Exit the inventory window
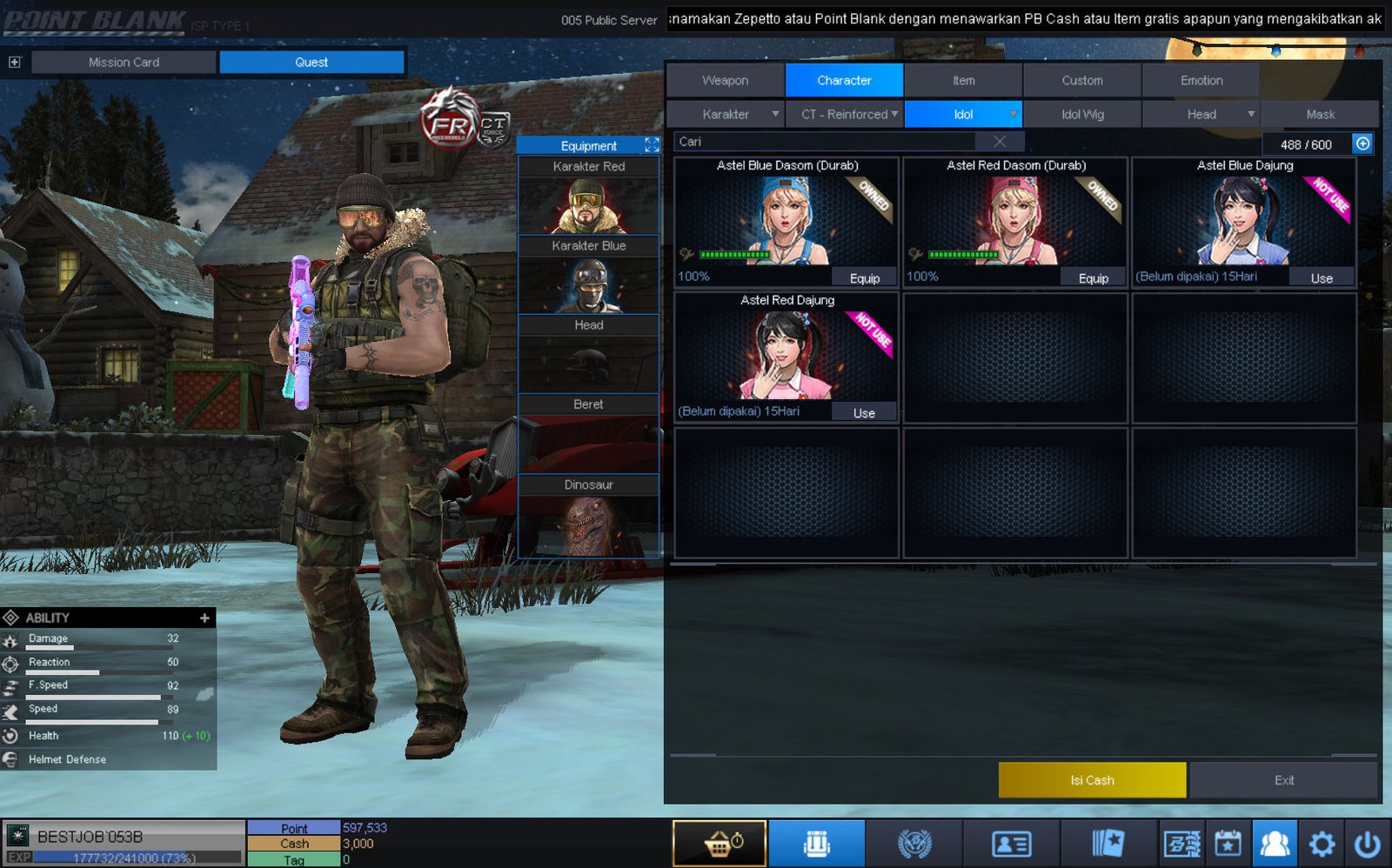 point(1283,780)
